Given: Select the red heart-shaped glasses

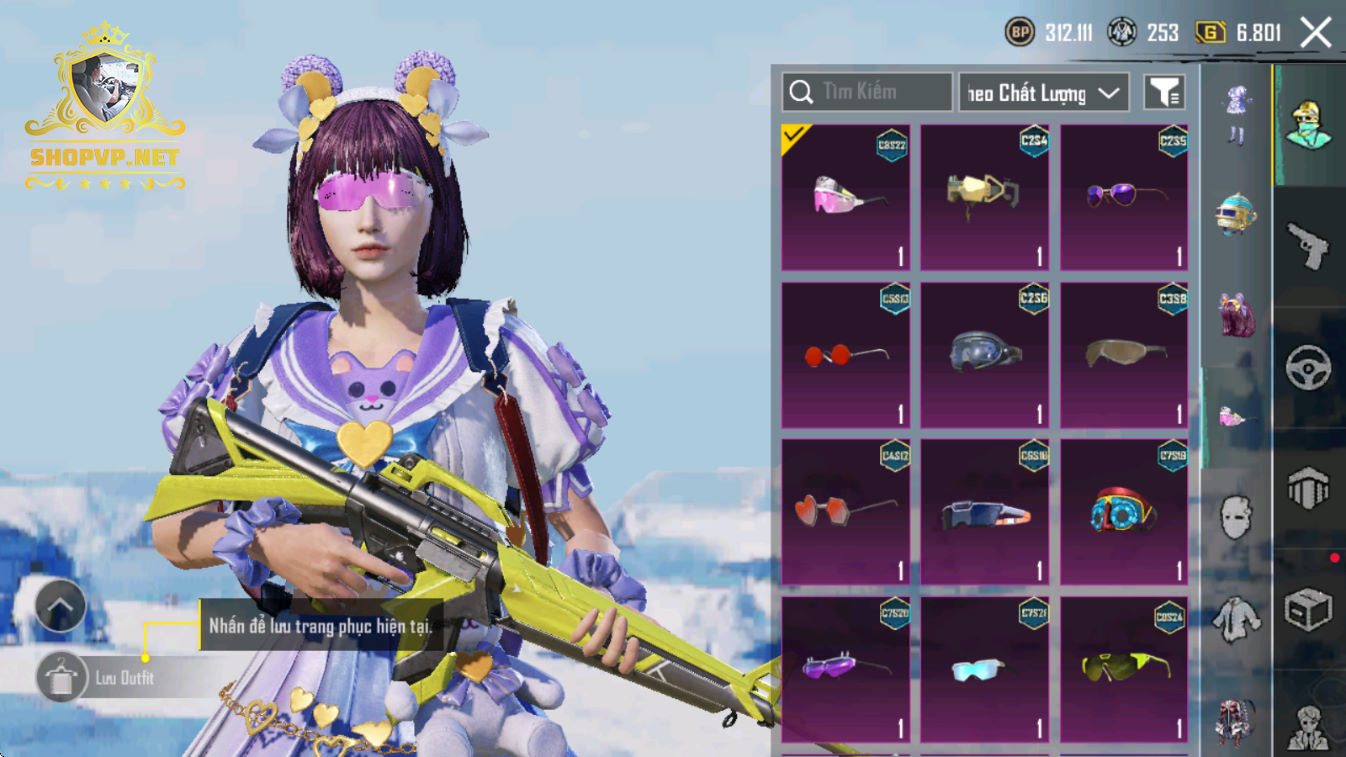Looking at the screenshot, I should (x=846, y=512).
